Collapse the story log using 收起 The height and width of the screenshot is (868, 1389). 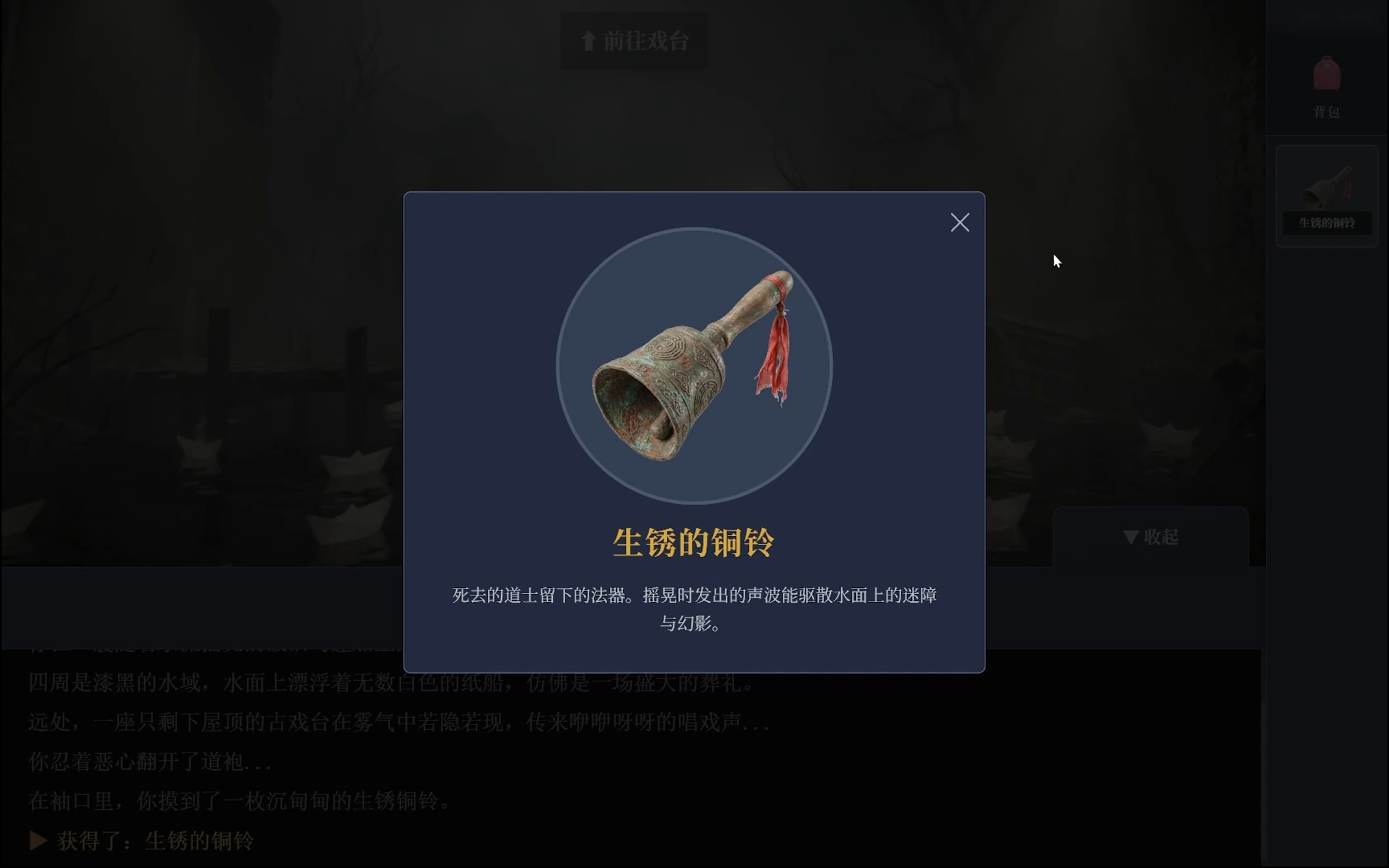[1151, 537]
